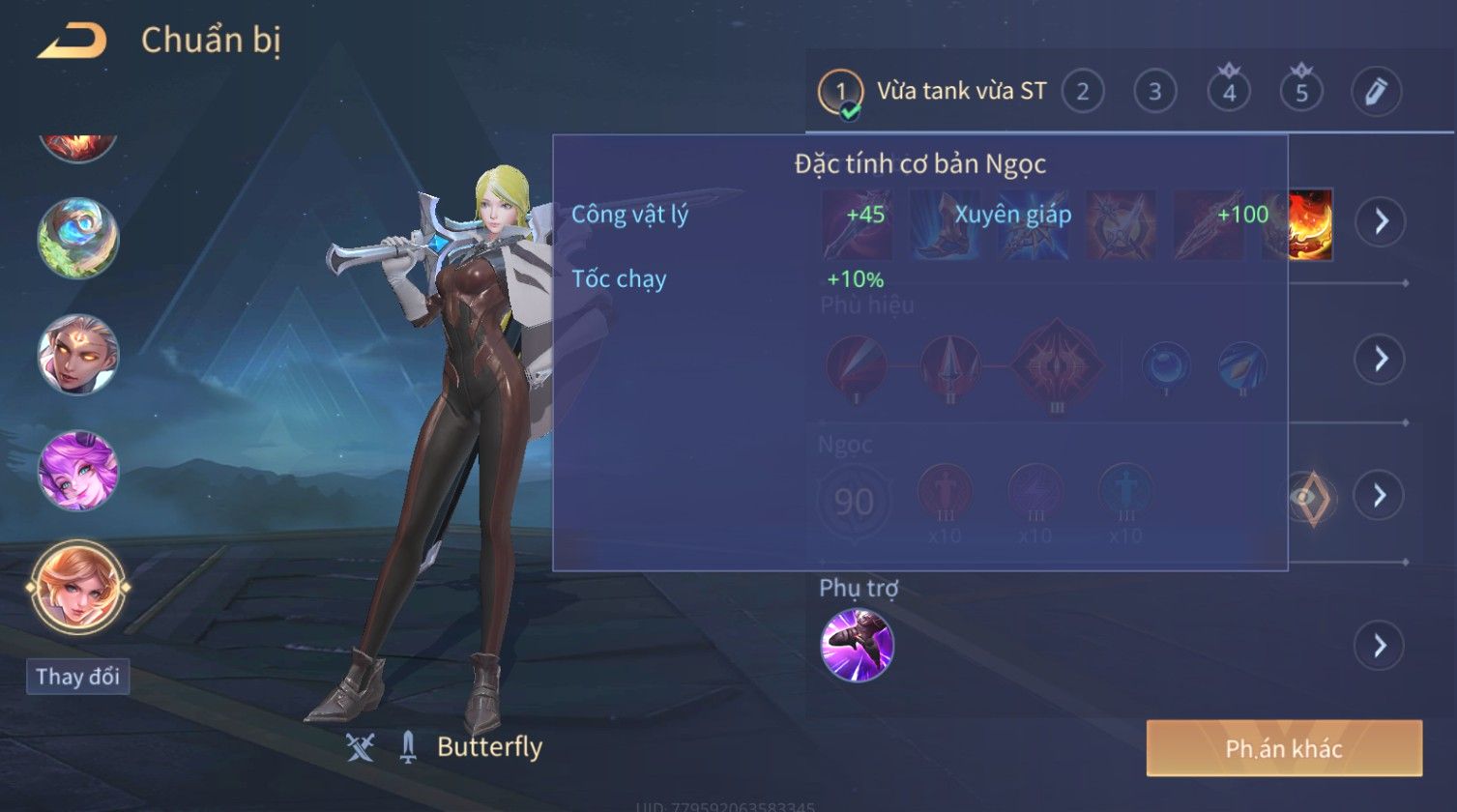Image resolution: width=1457 pixels, height=812 pixels.
Task: Choose locked preset slot 4
Action: pyautogui.click(x=1229, y=92)
